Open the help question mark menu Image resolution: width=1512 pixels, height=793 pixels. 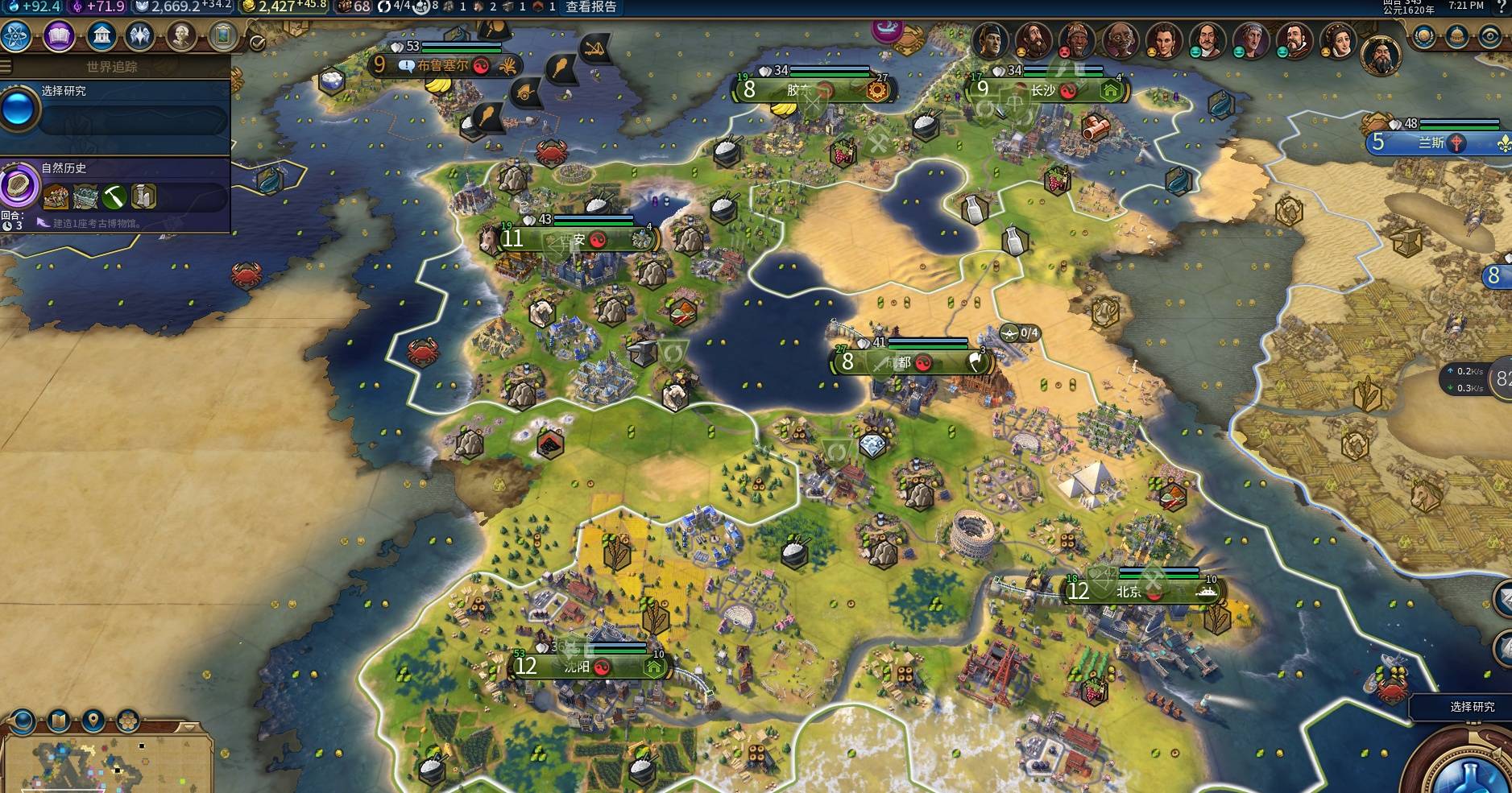click(1502, 7)
